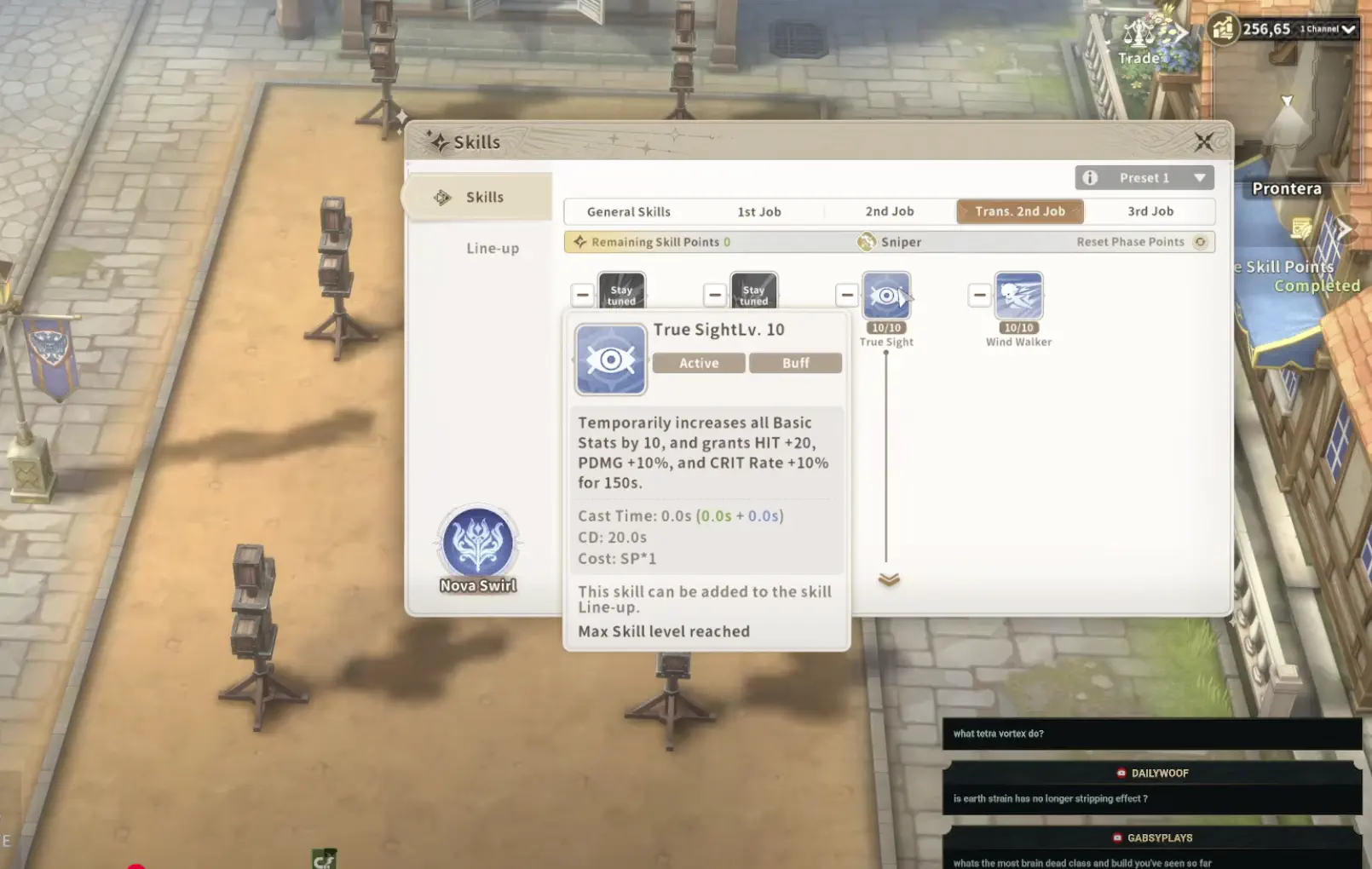Screen dimensions: 1372x869
Task: Click the Active tag in the True Sight tooltip
Action: coord(698,363)
